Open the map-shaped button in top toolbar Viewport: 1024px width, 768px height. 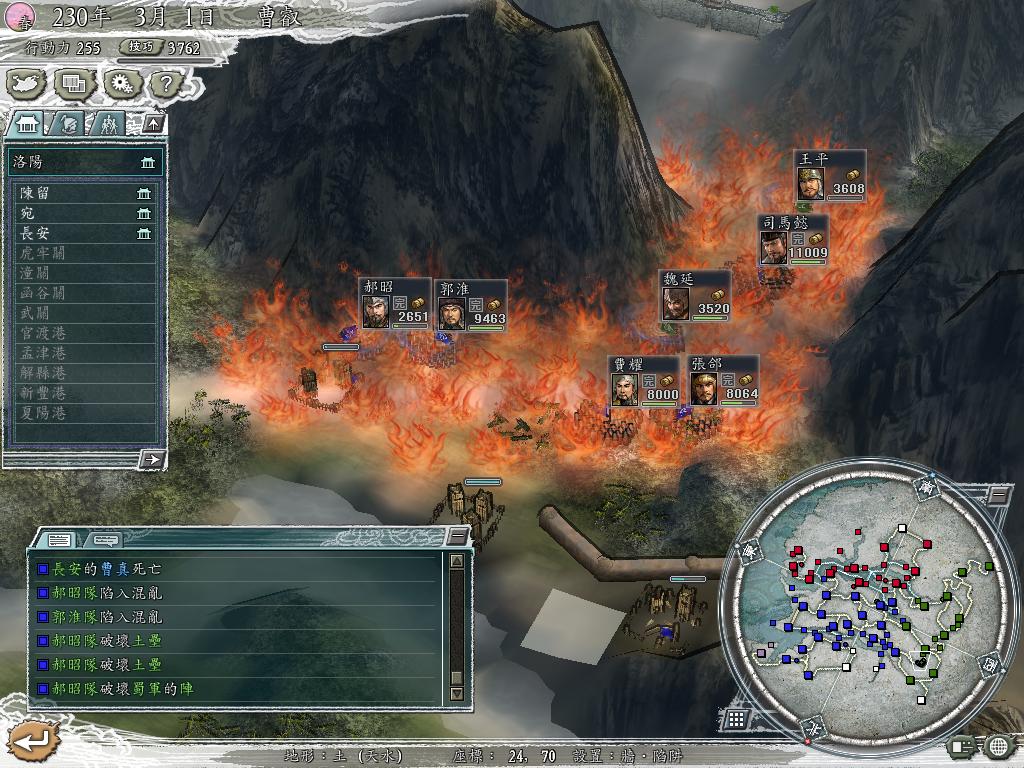pyautogui.click(x=27, y=84)
